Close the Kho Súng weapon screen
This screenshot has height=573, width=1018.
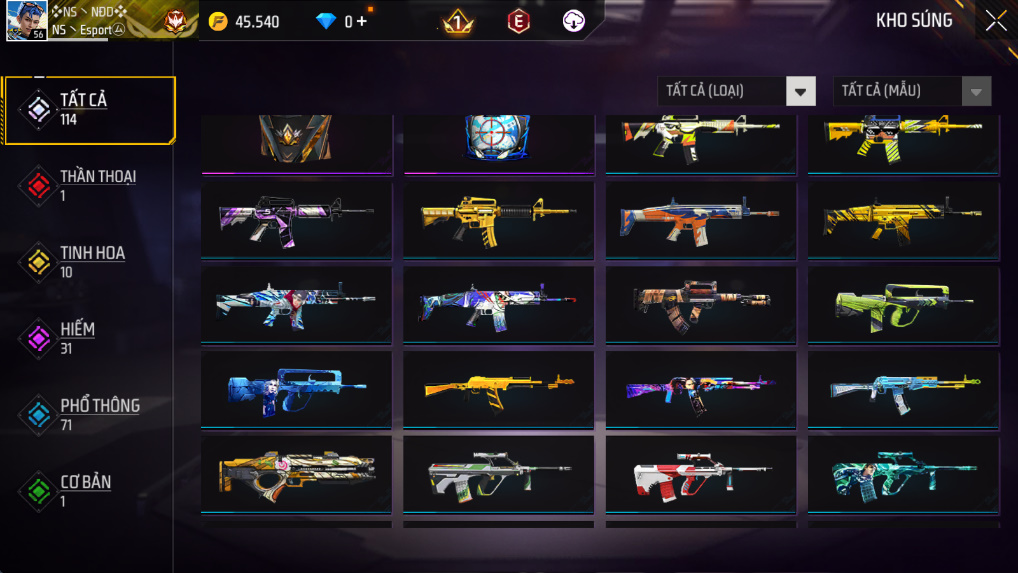(x=995, y=21)
